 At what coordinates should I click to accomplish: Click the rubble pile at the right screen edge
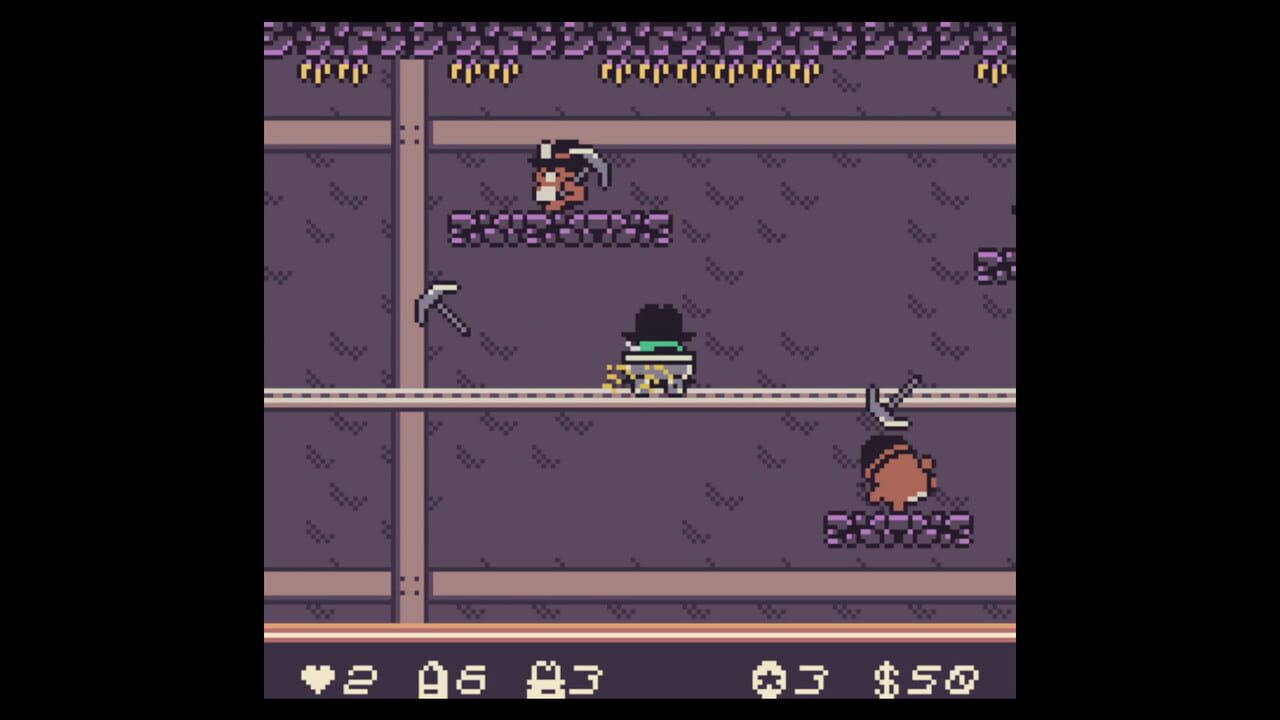(x=995, y=265)
